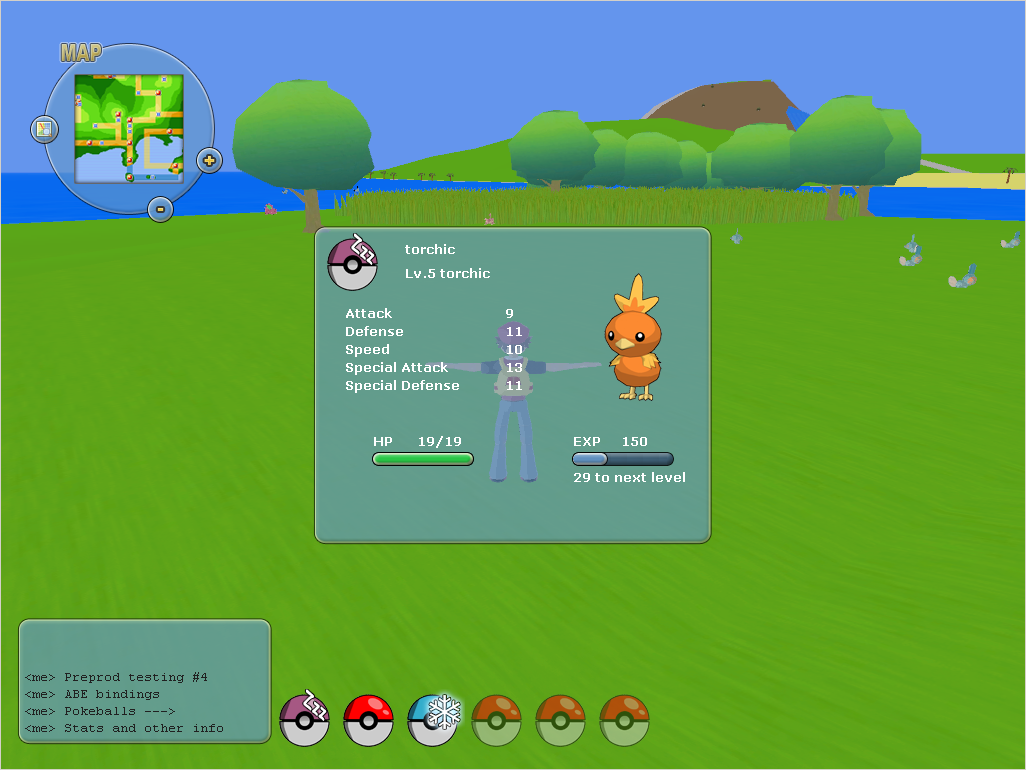The height and width of the screenshot is (770, 1026).
Task: Choose the red pokeball in the hotbar
Action: point(368,721)
